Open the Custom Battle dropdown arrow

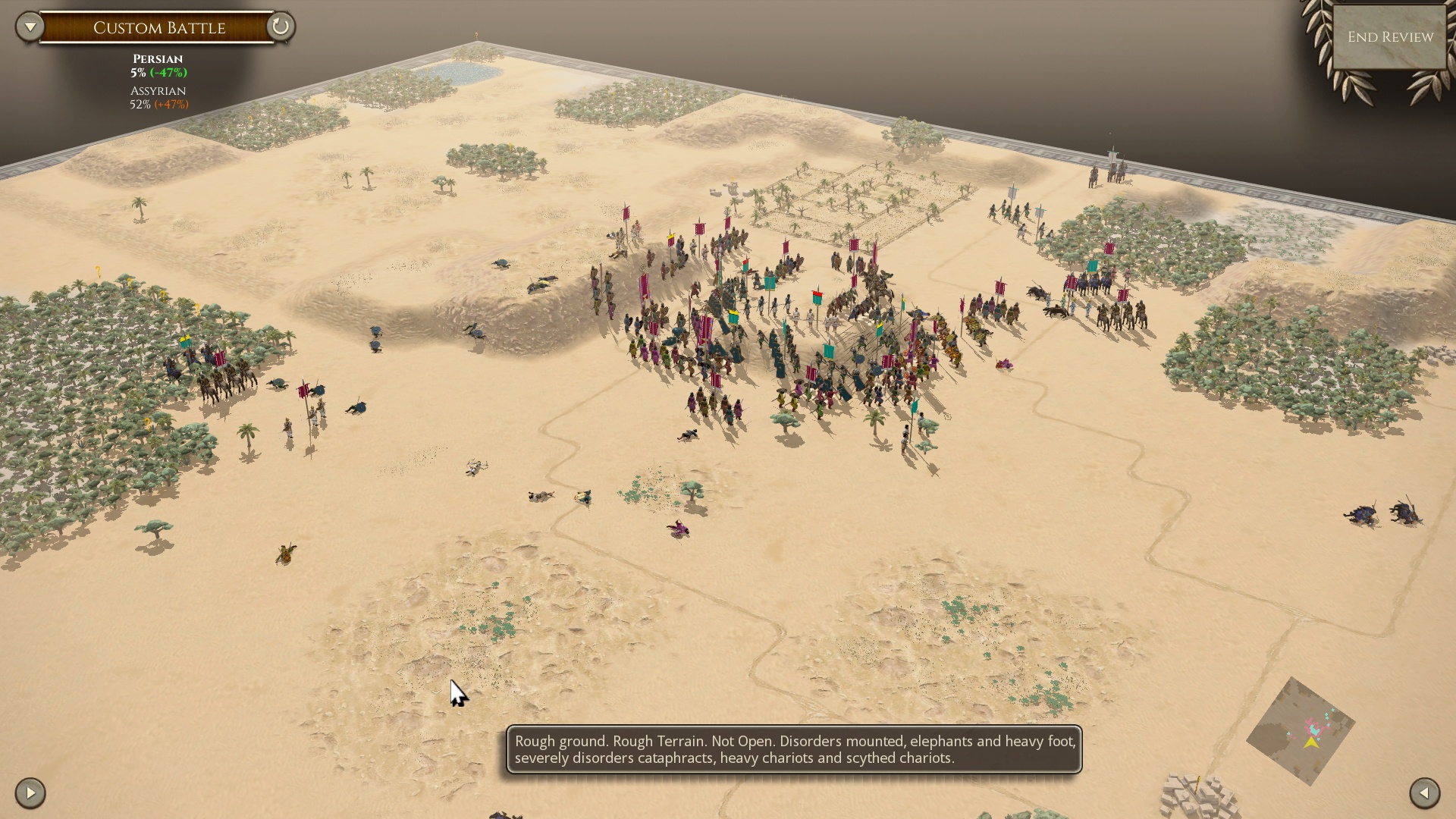pyautogui.click(x=30, y=27)
